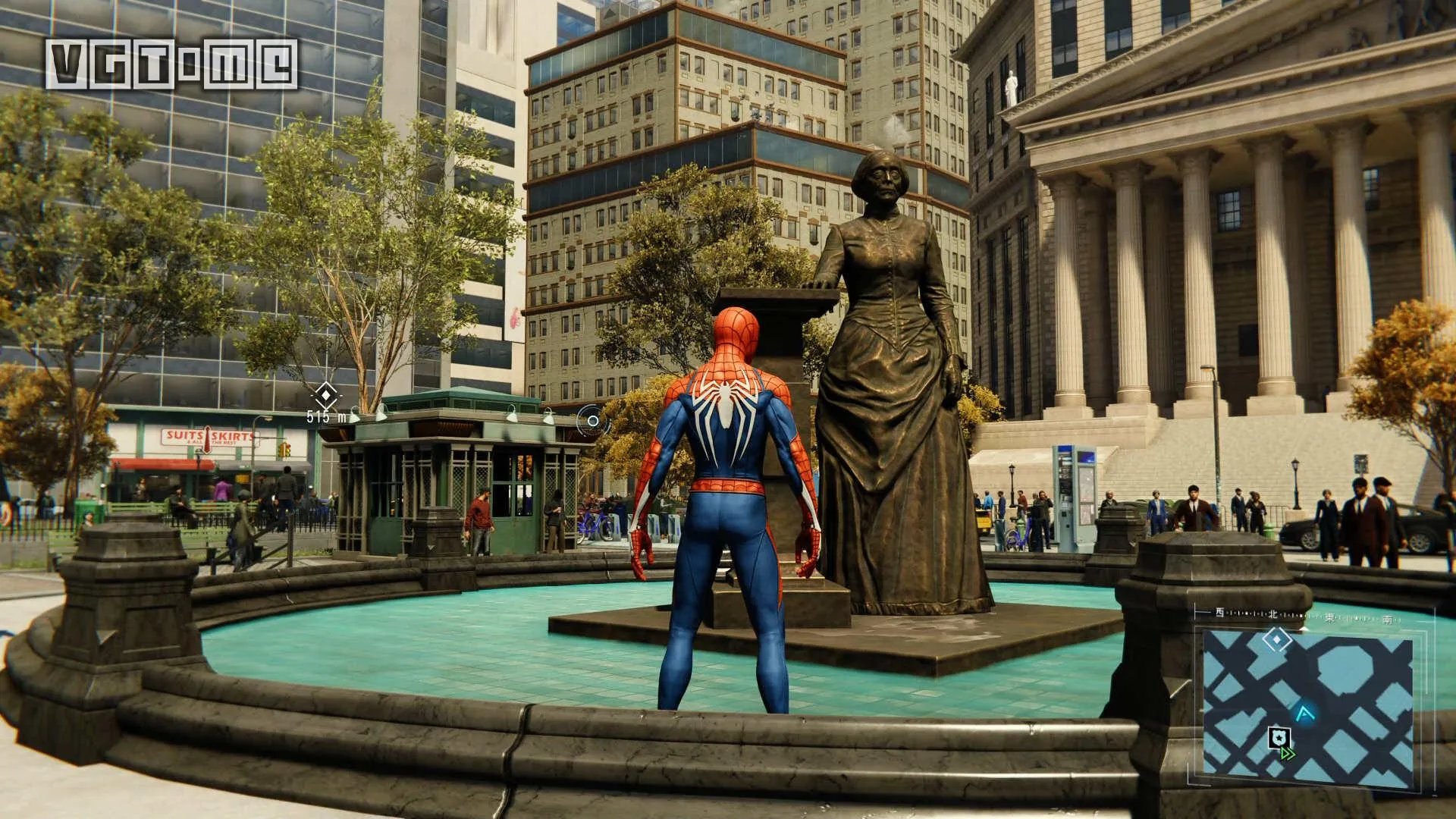Click the 515 m objective waypoint marker
Viewport: 1456px width, 819px height.
click(326, 394)
